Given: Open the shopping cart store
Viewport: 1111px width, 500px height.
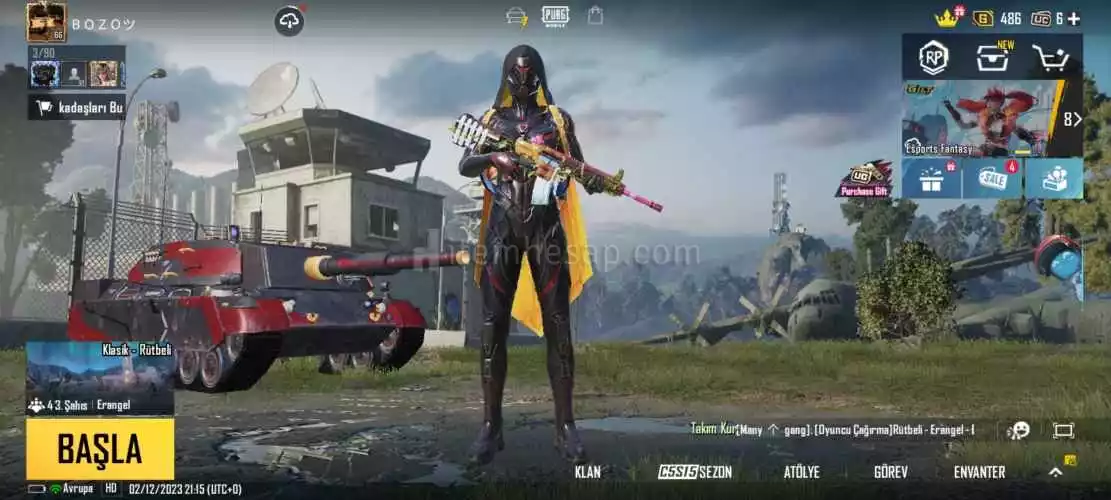Looking at the screenshot, I should coord(1050,58).
